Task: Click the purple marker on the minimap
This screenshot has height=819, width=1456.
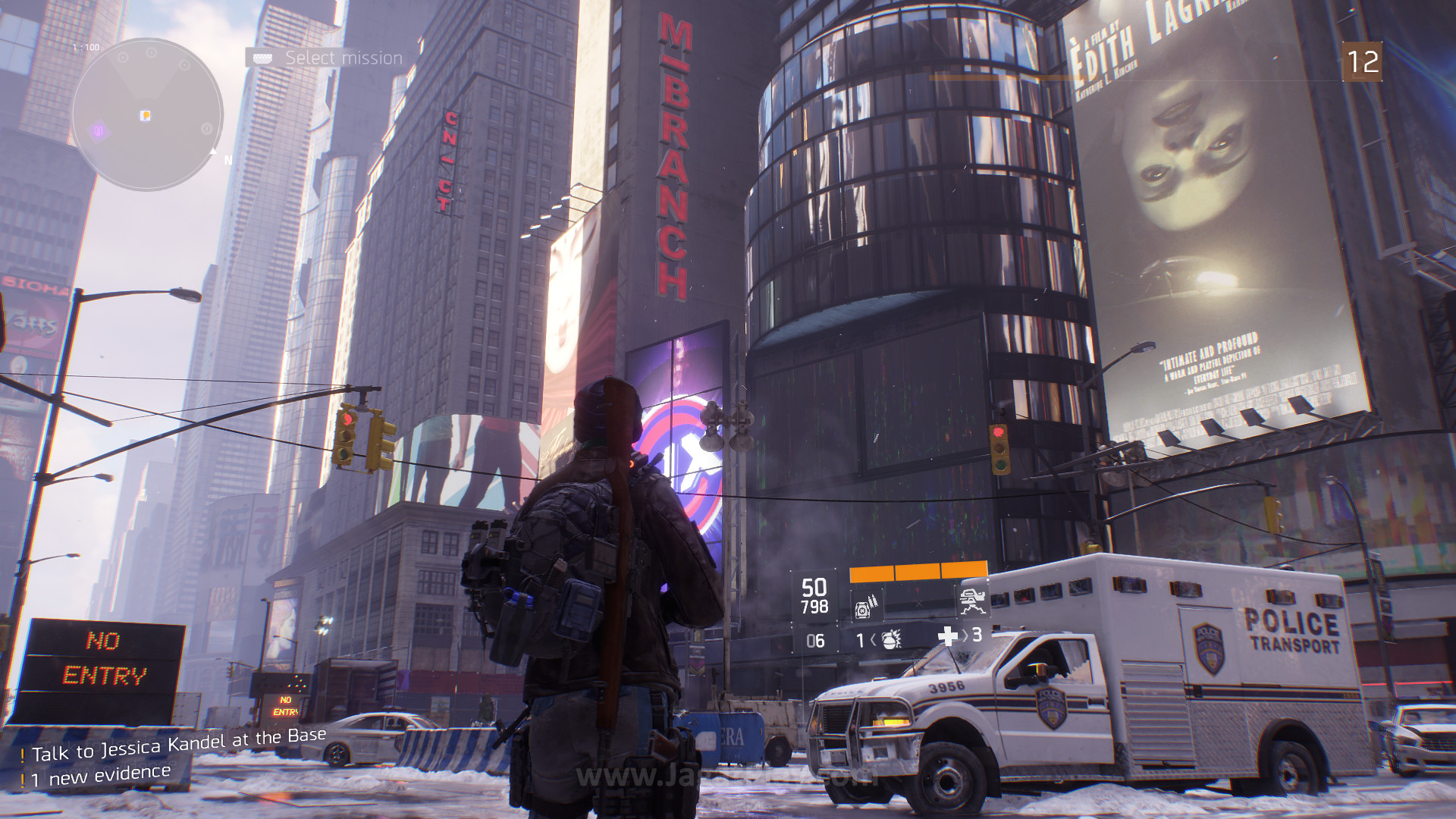Action: 99,132
